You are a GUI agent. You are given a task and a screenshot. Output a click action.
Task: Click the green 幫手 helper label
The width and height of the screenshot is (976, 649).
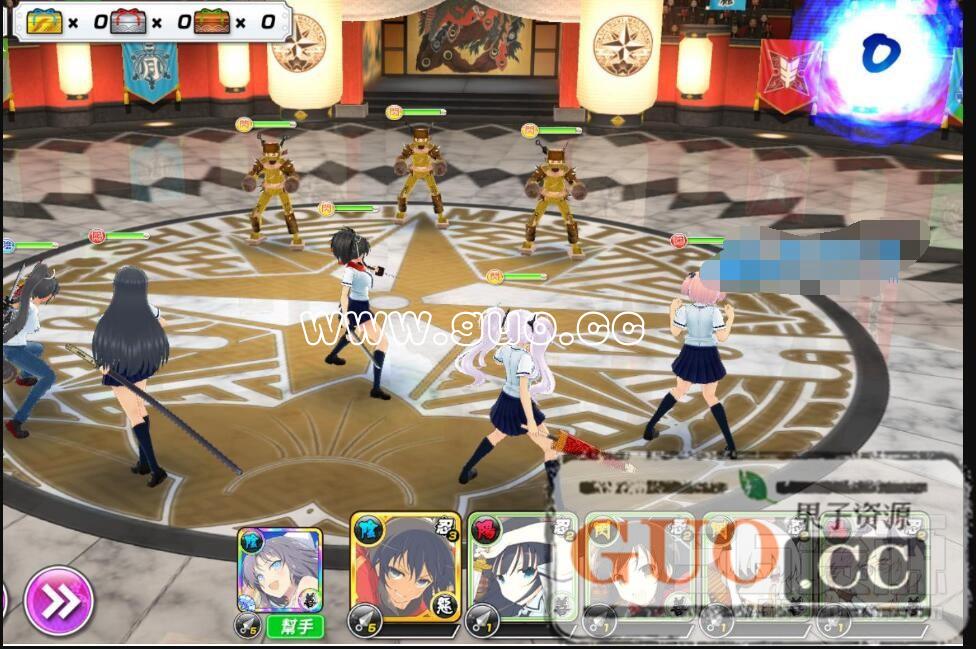coord(294,627)
